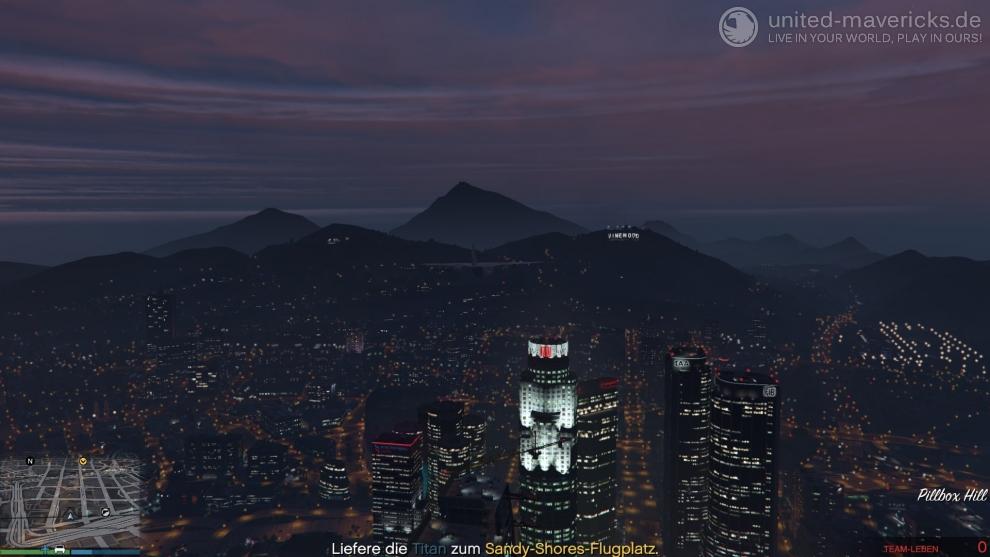Image resolution: width=990 pixels, height=557 pixels.
Task: Click the north compass marker on minimap
Action: 30,461
